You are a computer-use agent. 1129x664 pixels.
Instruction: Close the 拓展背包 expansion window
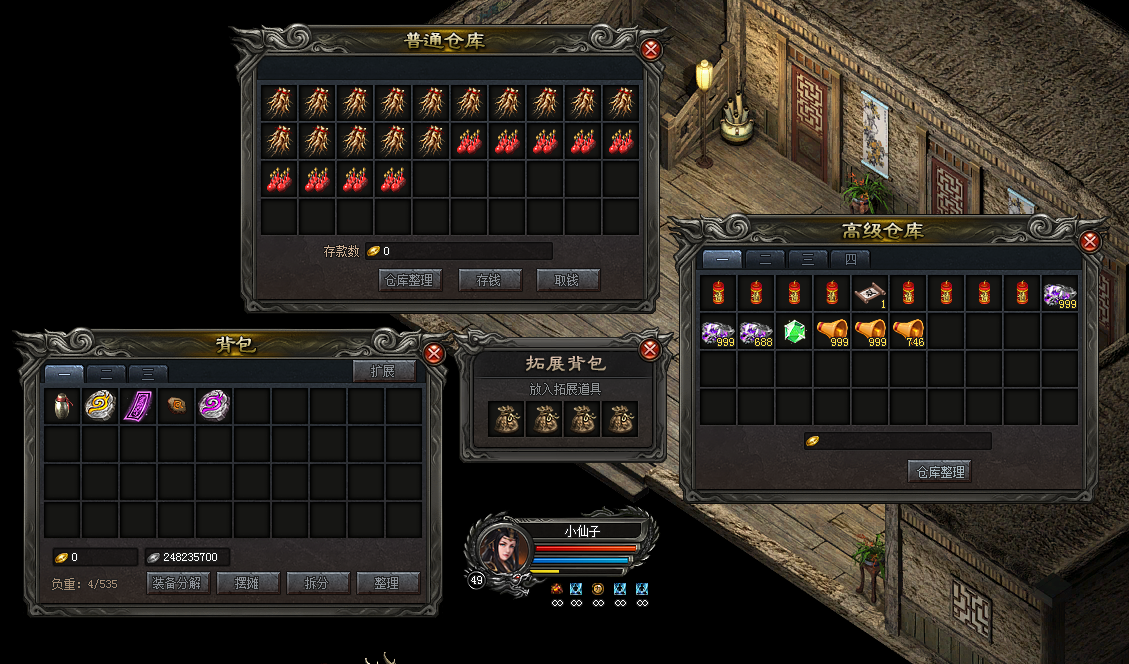[x=649, y=349]
